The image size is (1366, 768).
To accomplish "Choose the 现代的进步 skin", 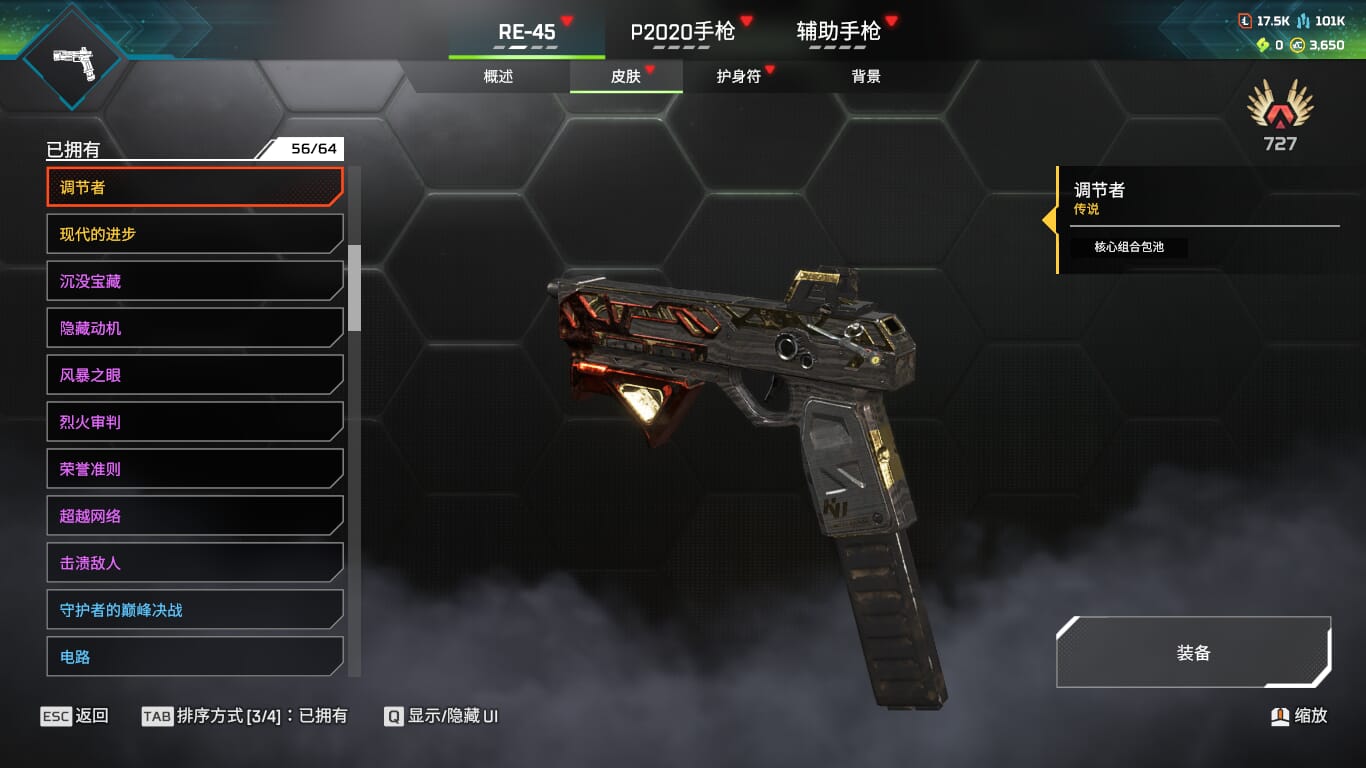I will click(195, 234).
